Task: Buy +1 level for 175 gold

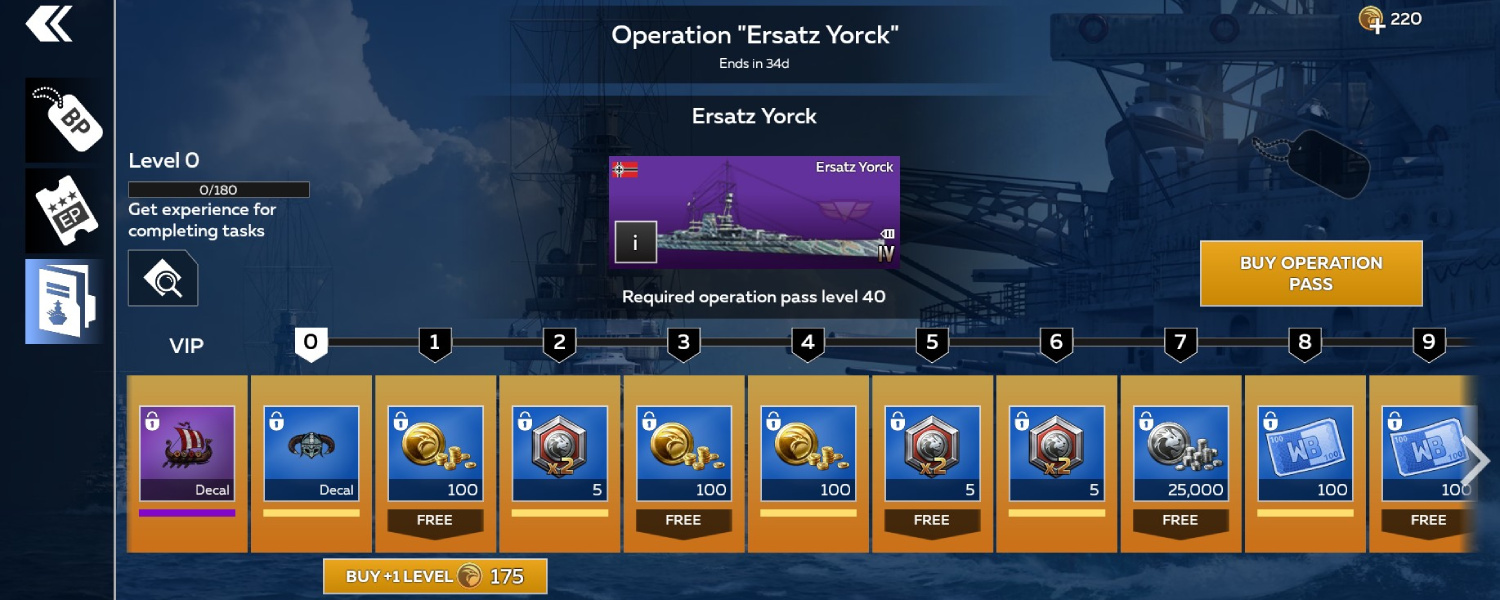Action: (435, 576)
